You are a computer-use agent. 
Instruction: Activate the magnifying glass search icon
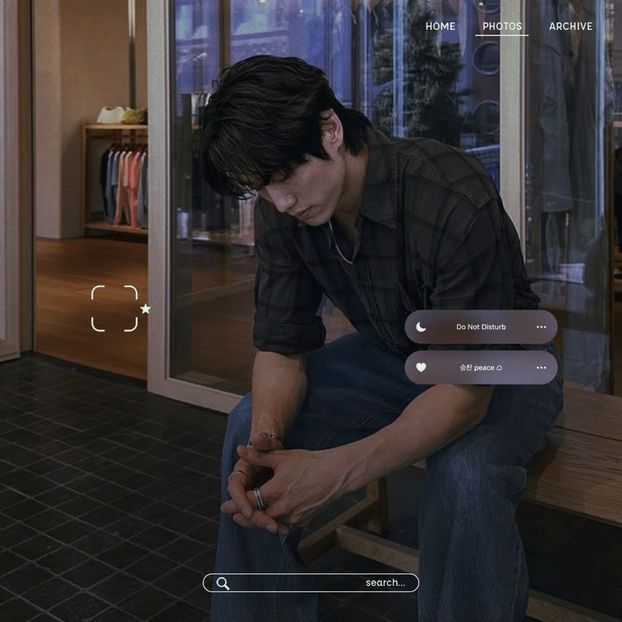coord(223,583)
